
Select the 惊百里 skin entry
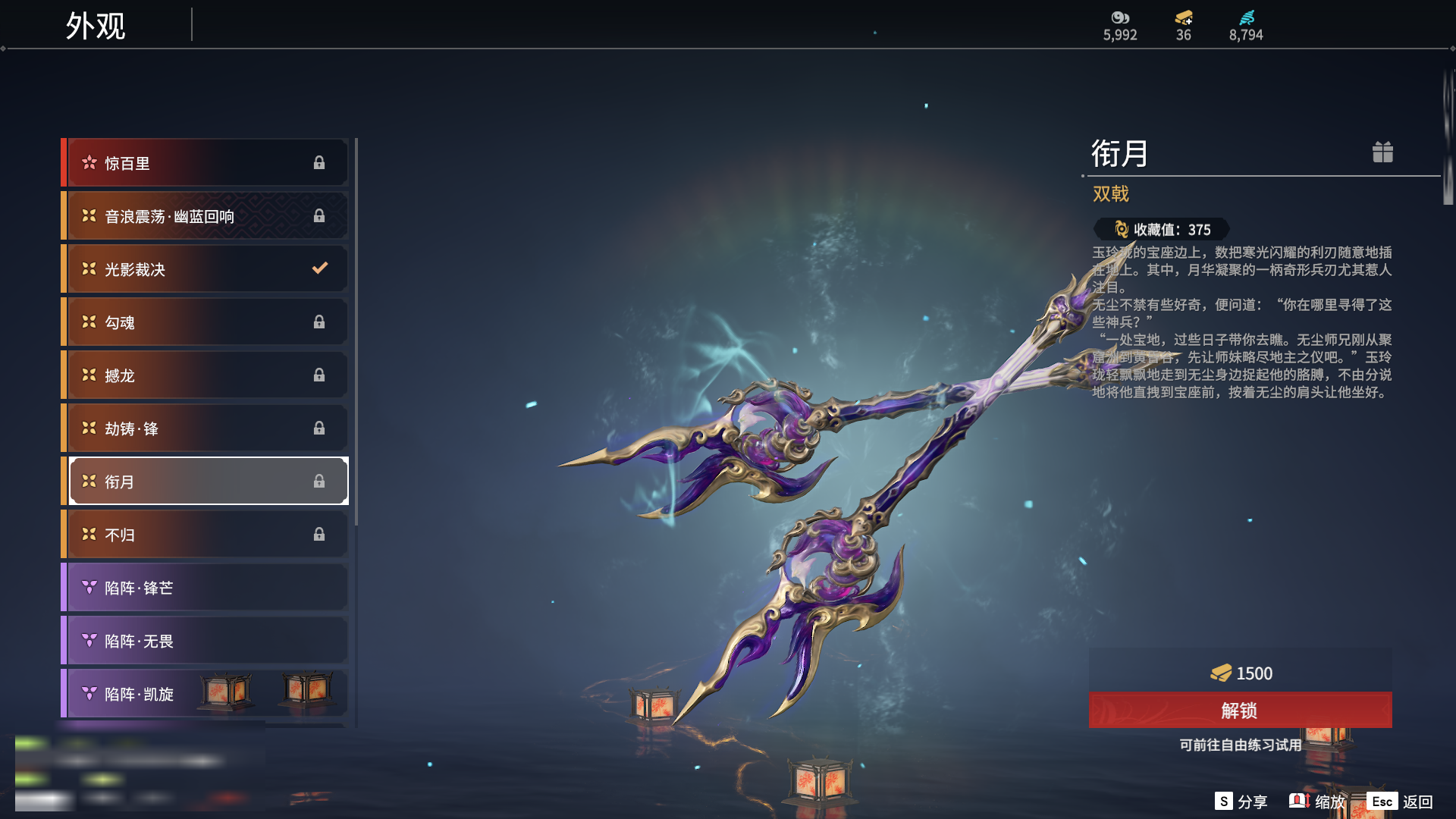(206, 163)
